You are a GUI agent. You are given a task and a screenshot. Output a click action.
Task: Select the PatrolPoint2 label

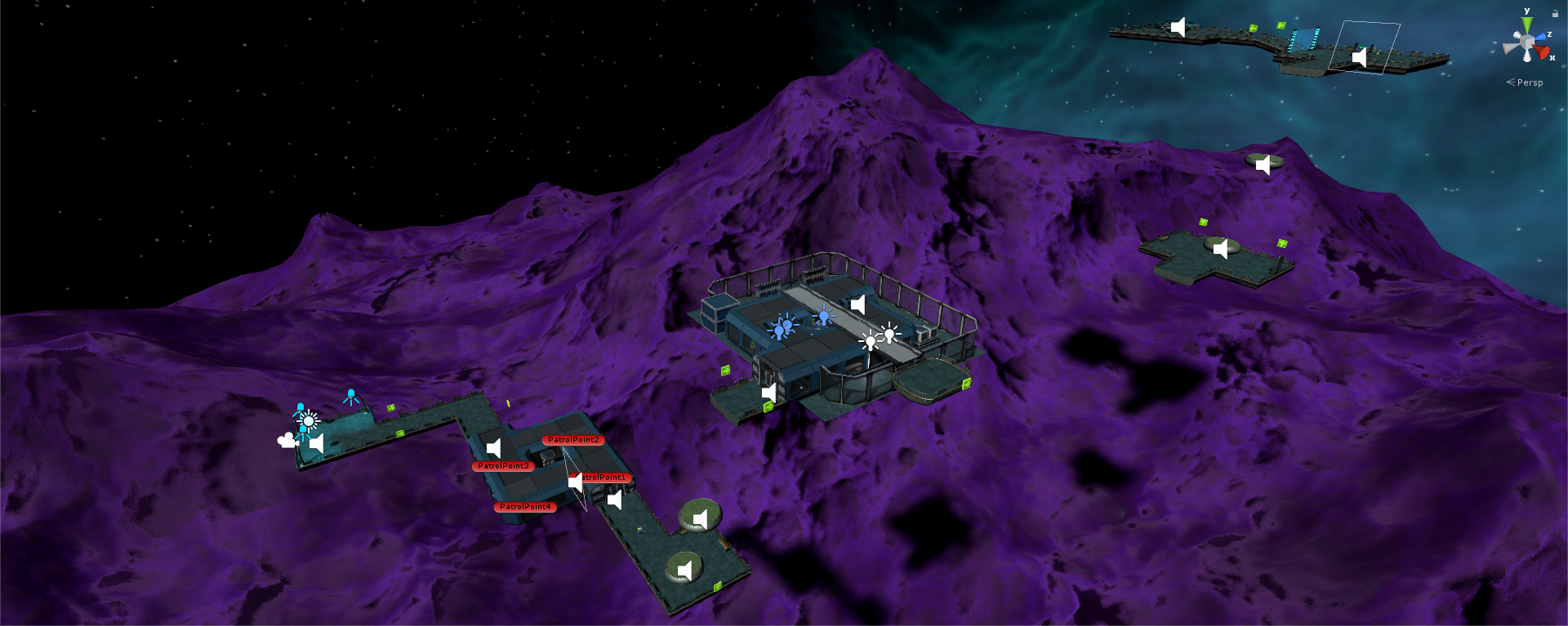coord(573,440)
